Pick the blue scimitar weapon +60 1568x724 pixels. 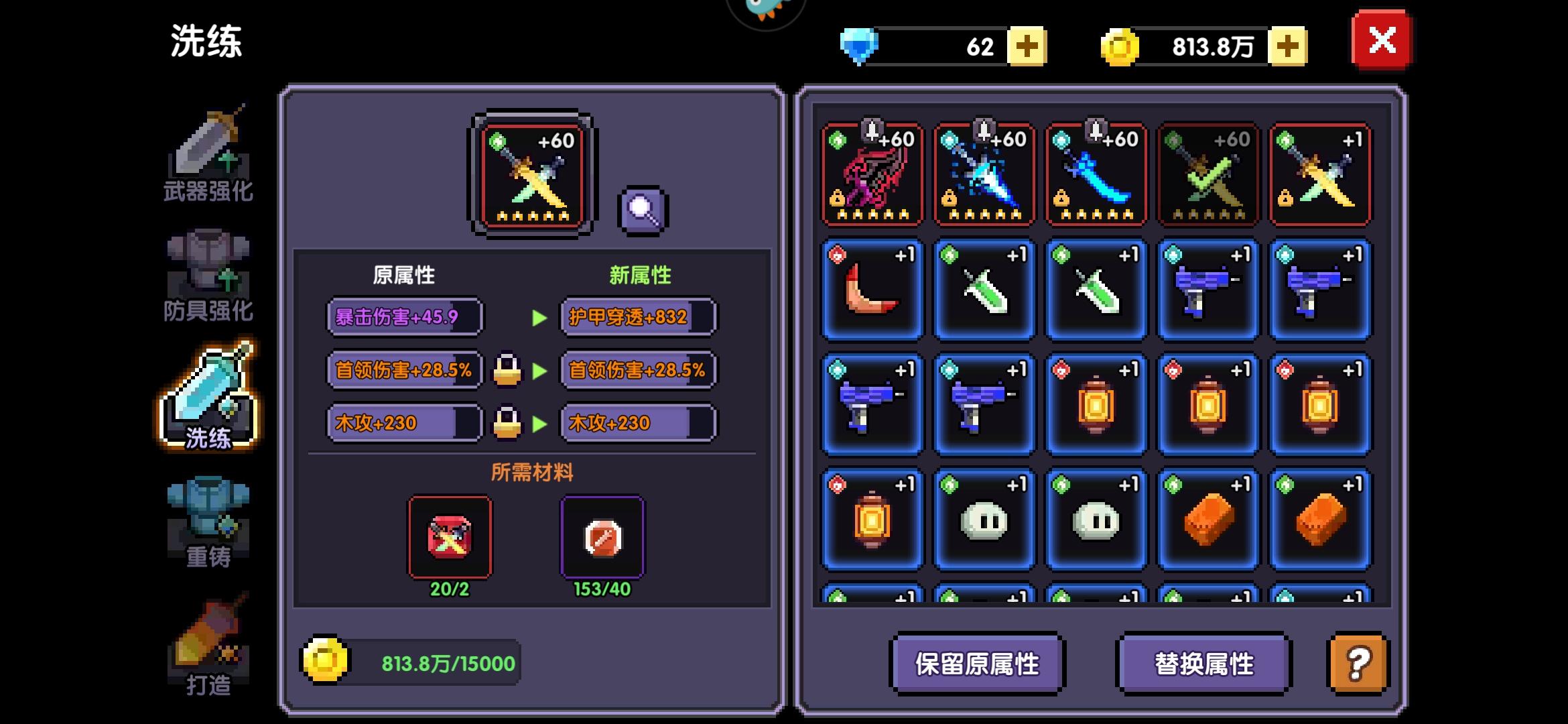point(1096,176)
